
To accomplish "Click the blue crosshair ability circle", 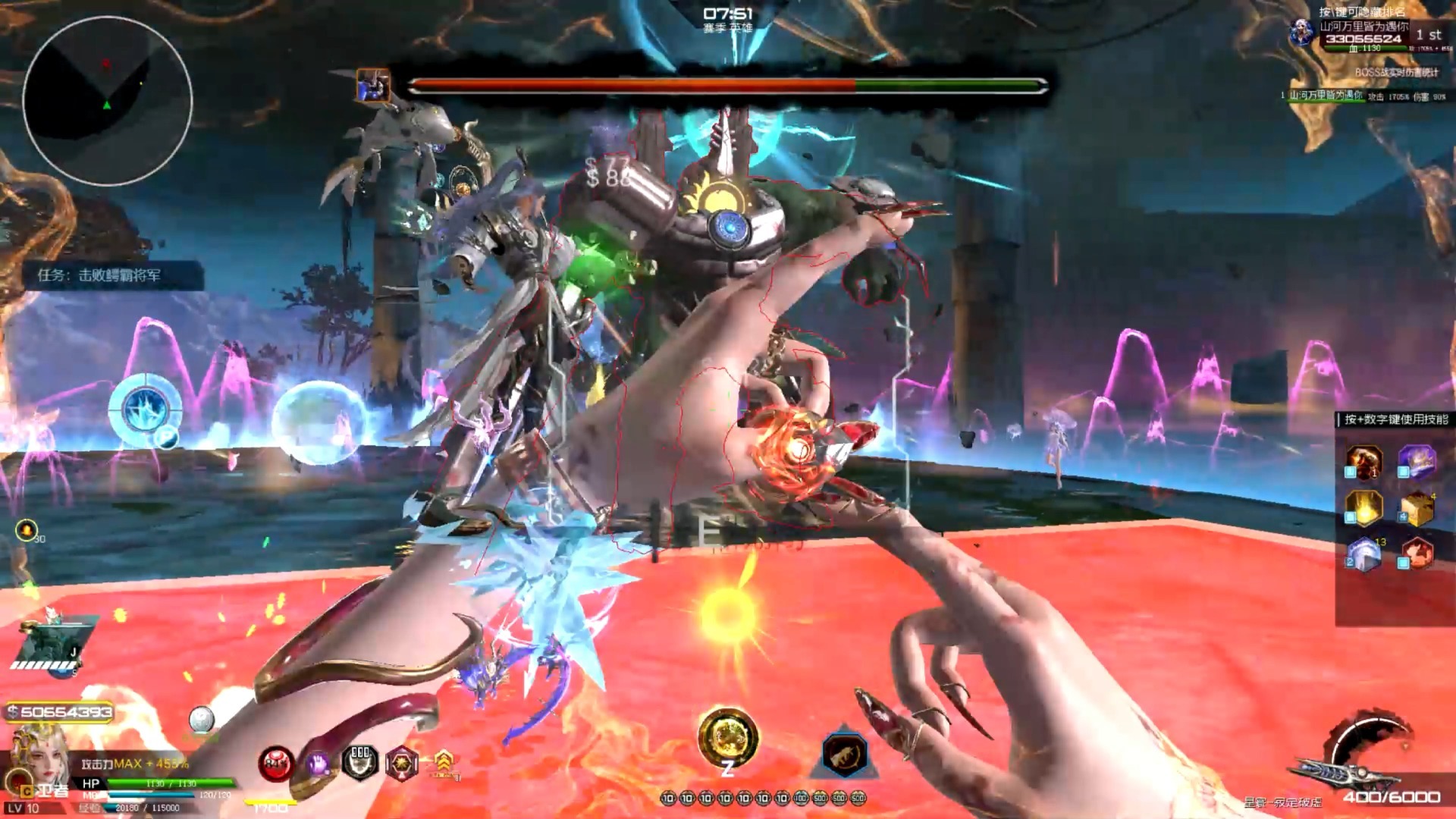I will tap(145, 409).
